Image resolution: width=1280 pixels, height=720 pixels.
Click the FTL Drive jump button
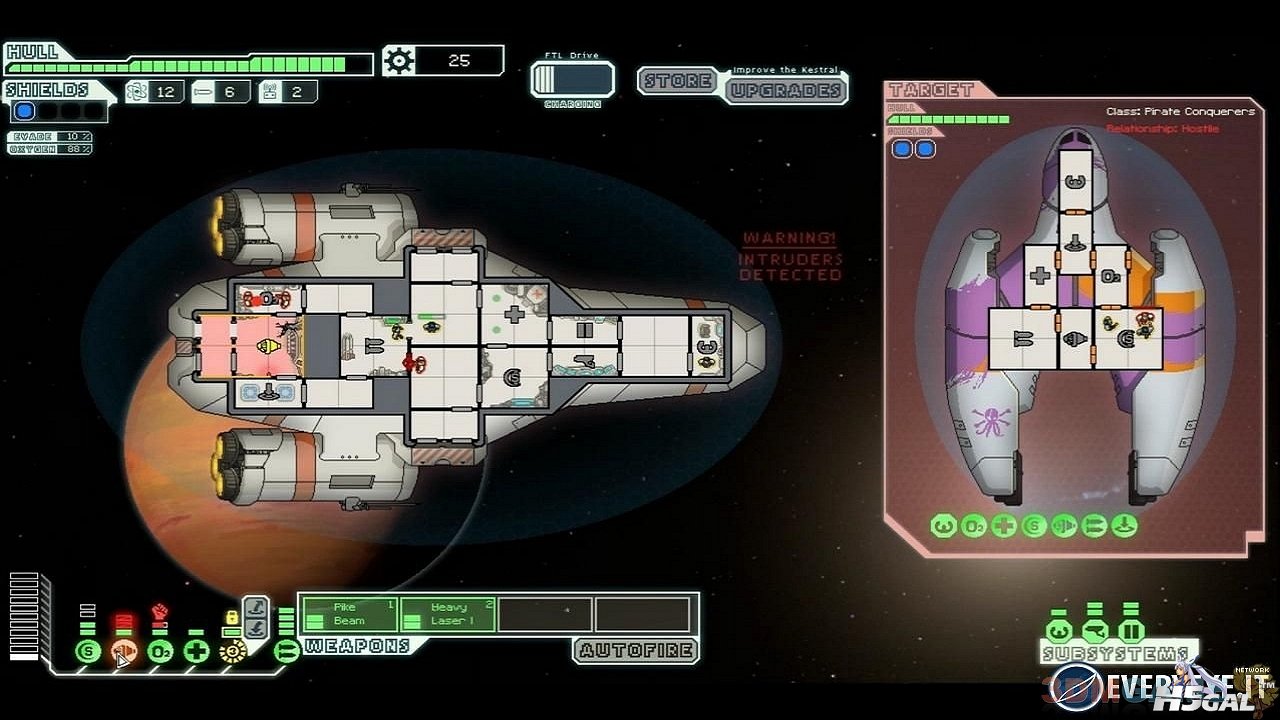pos(572,78)
